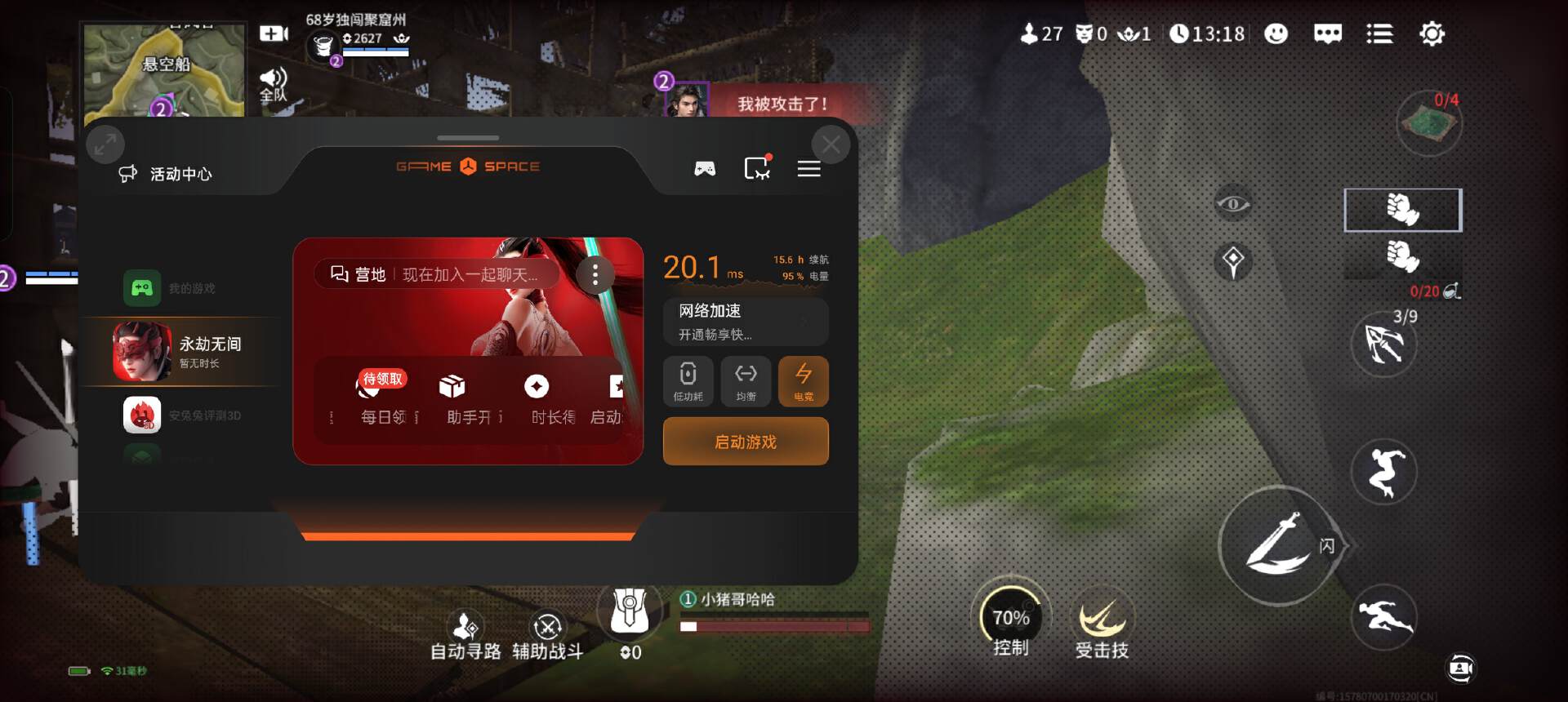Click the gamepad icon in overlay header

(705, 169)
